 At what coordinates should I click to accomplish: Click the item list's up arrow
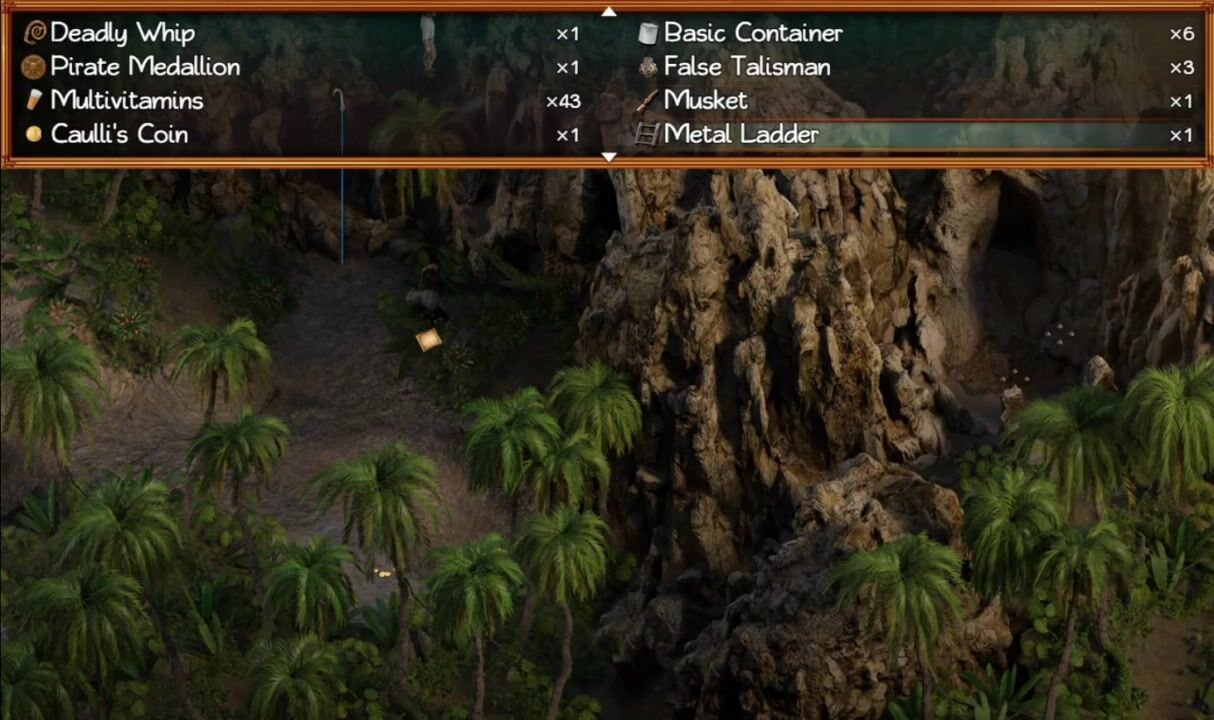coord(608,11)
